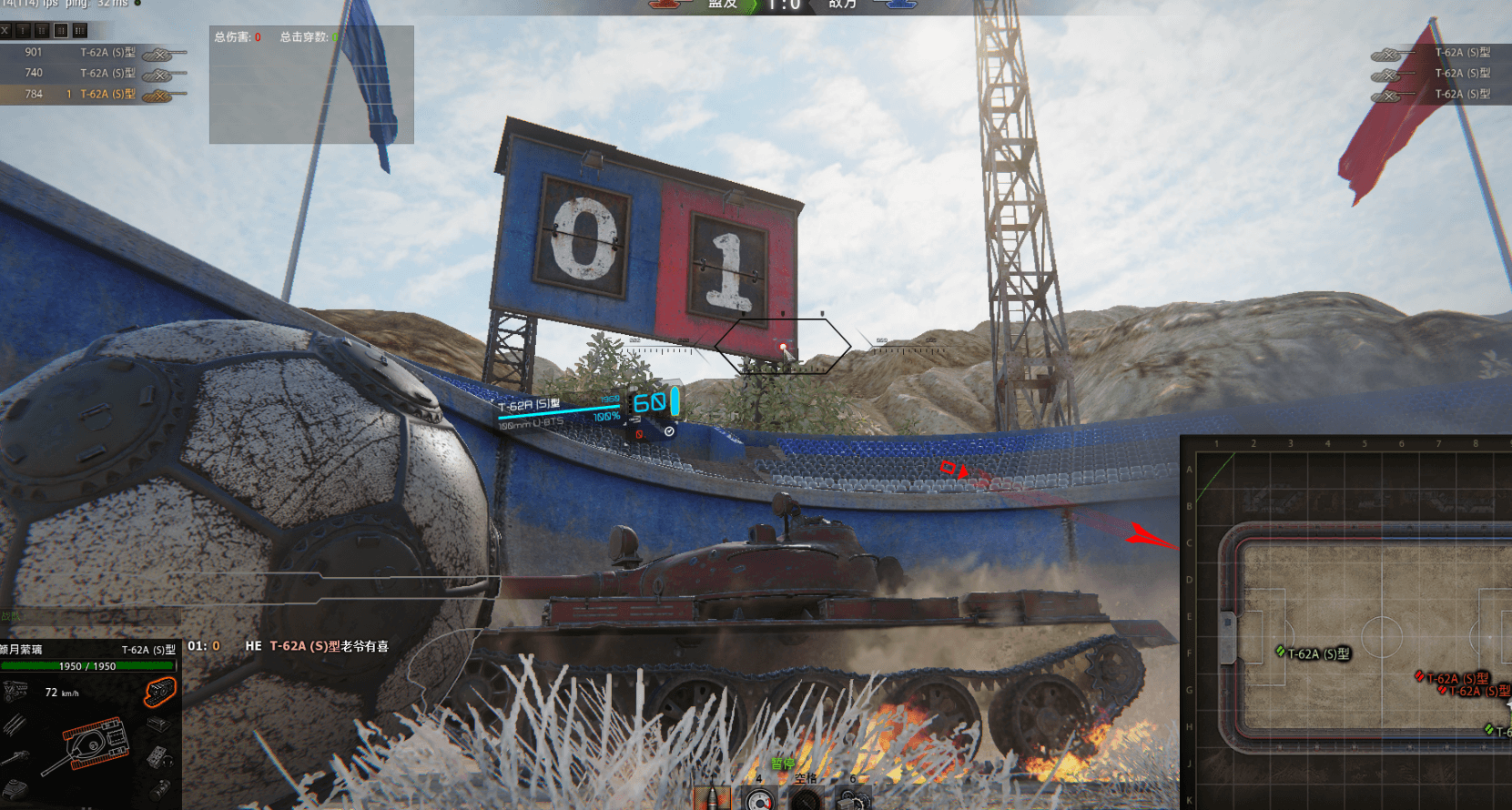Click the total damage log panel
1512x810 pixels.
coord(311,85)
